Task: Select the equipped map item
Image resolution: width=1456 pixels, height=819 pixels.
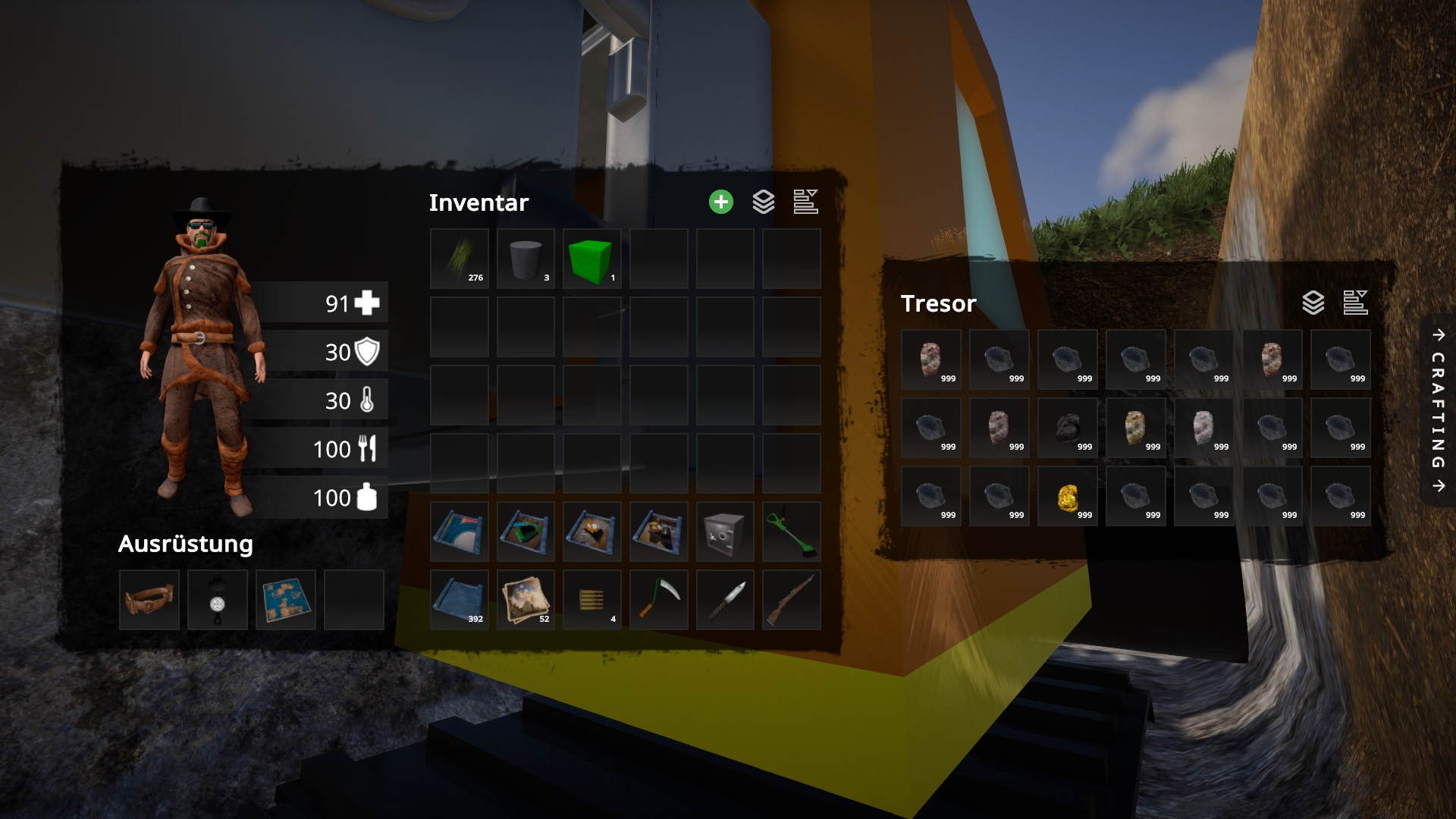Action: (x=286, y=600)
